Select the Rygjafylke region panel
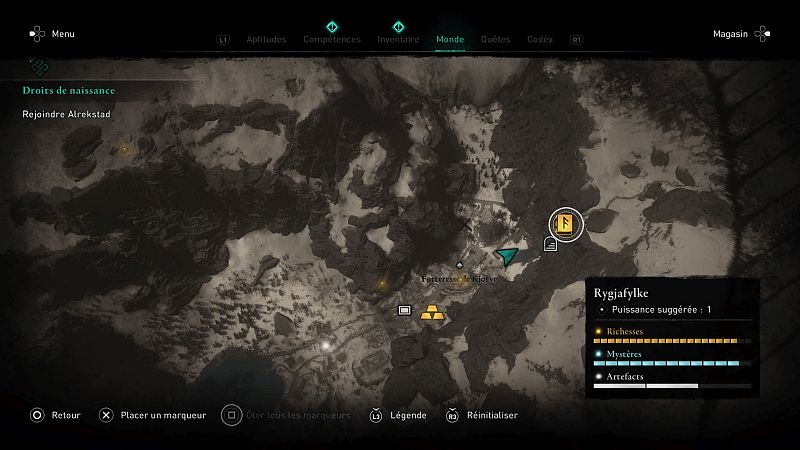This screenshot has width=800, height=450. [672, 338]
